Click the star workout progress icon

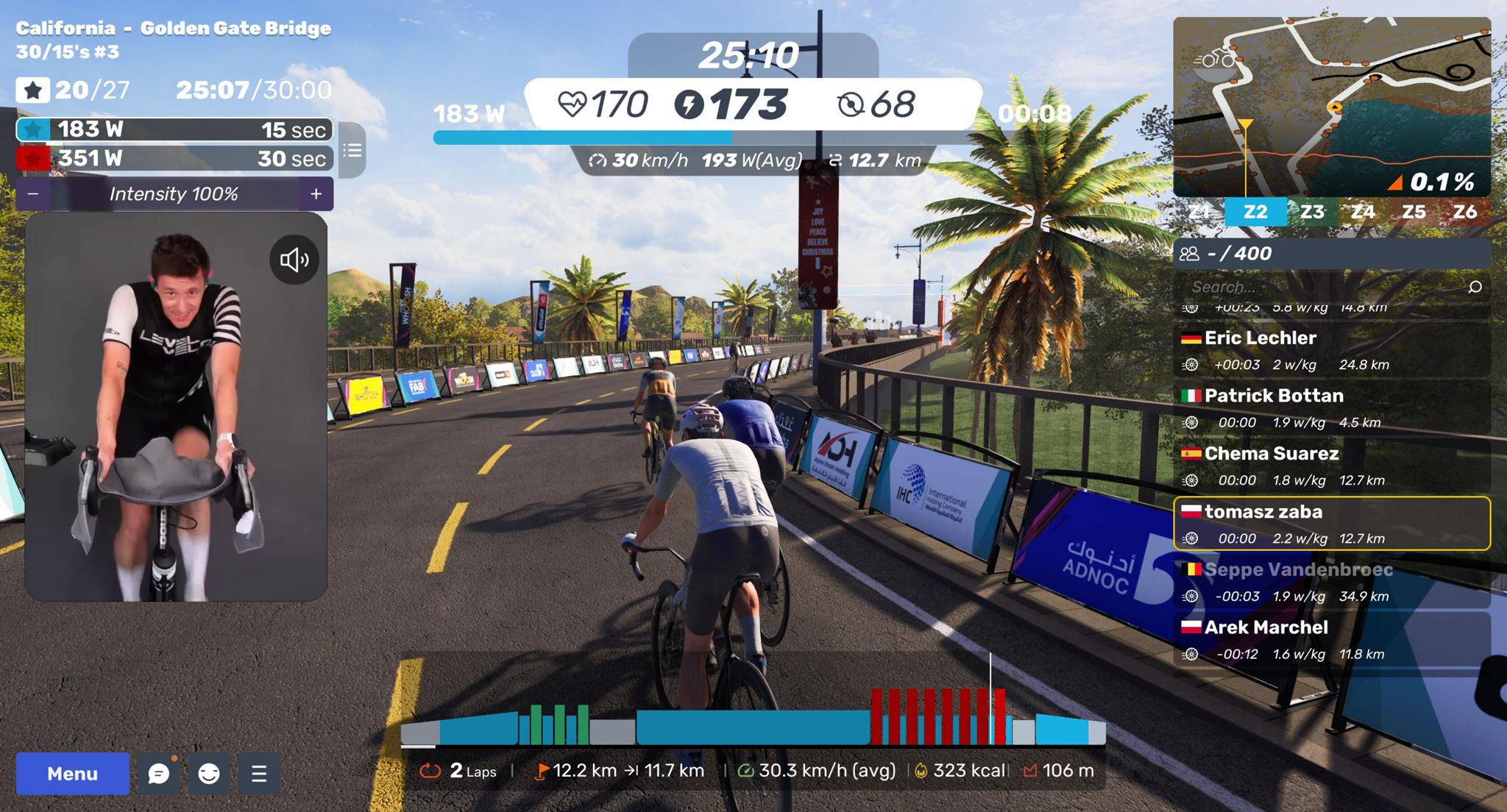tap(33, 90)
